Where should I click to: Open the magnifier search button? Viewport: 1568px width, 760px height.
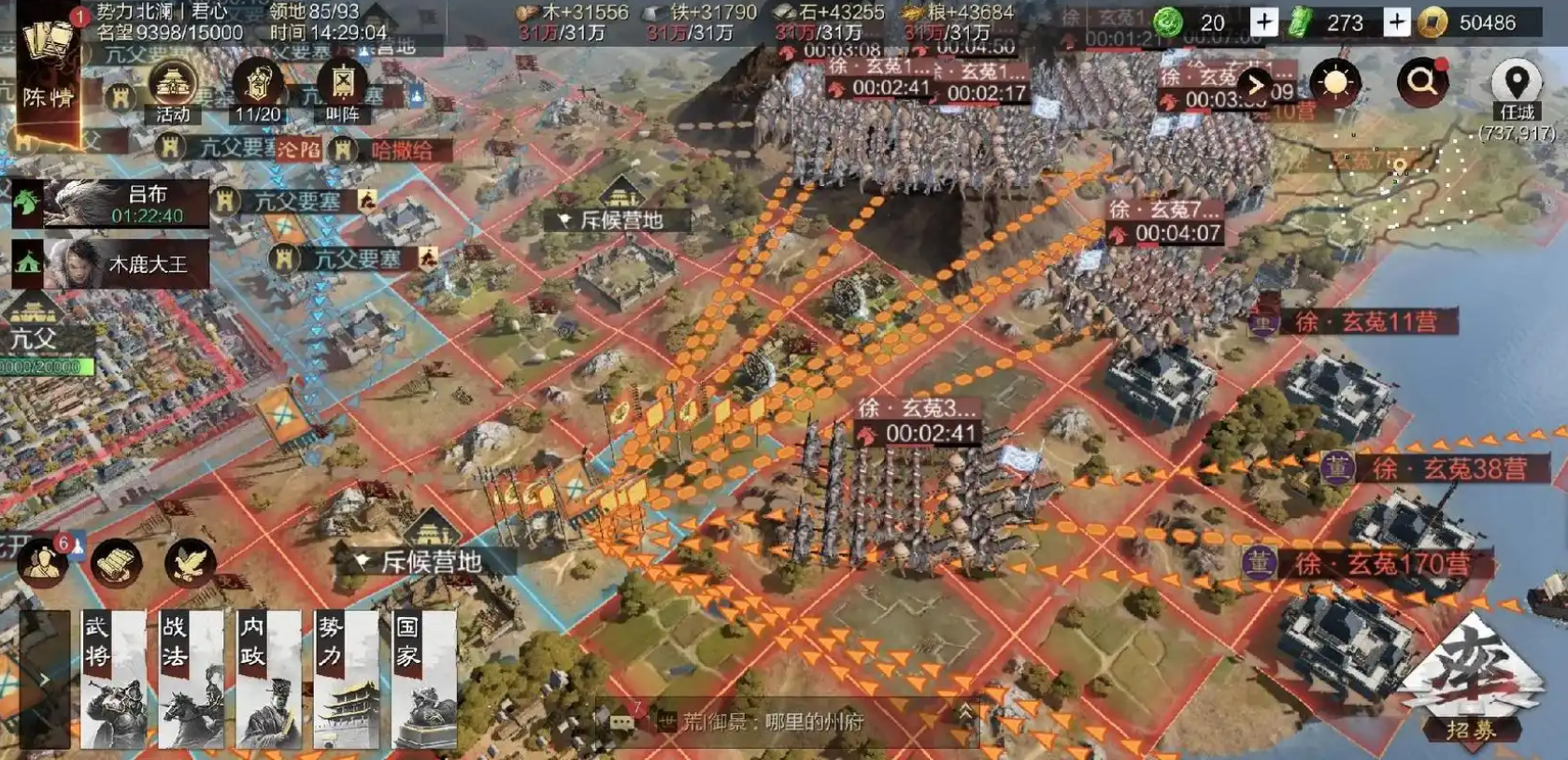1422,82
